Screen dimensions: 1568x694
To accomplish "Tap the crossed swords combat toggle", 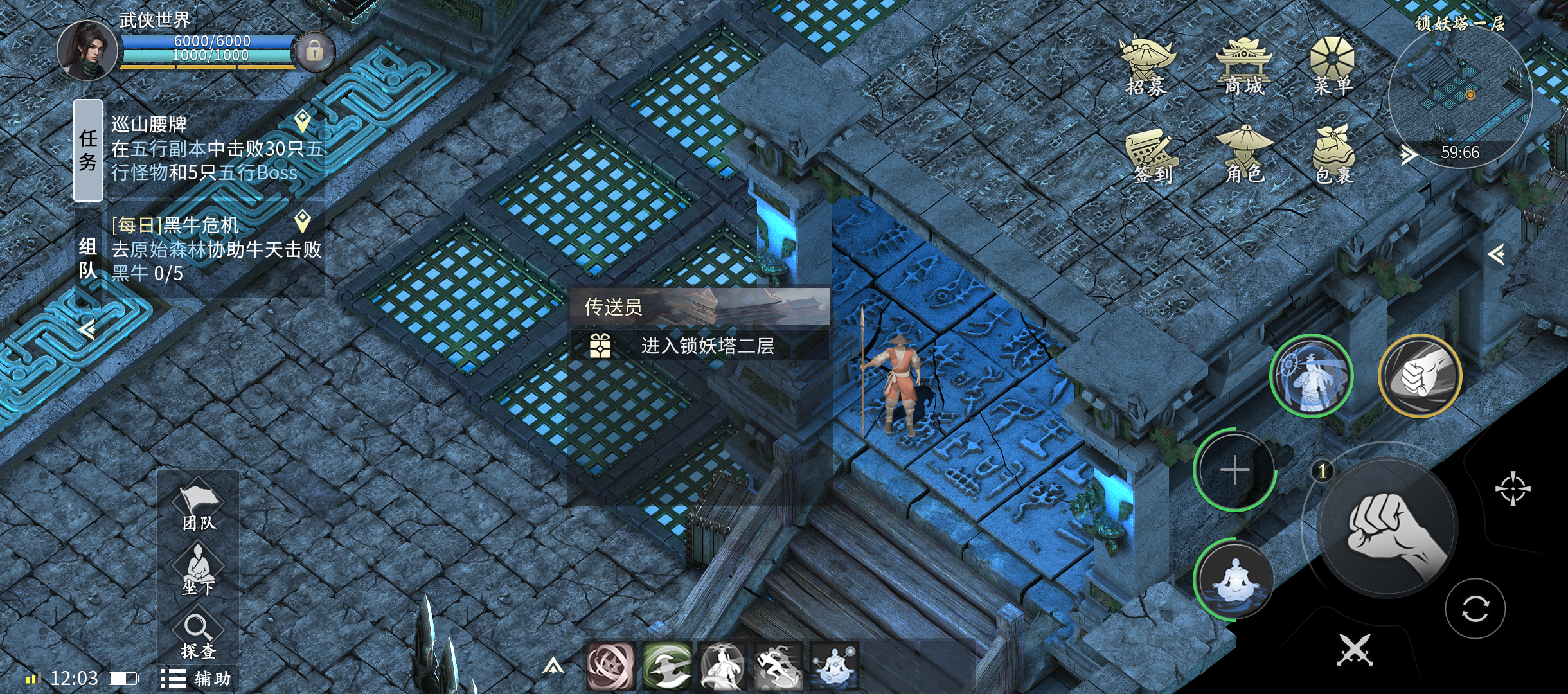I will click(x=1355, y=649).
